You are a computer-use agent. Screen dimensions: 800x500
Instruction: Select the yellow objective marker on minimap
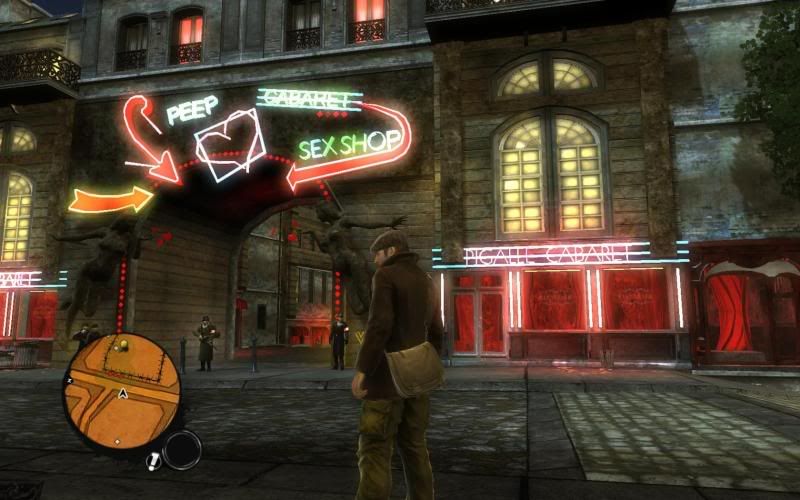coord(122,344)
